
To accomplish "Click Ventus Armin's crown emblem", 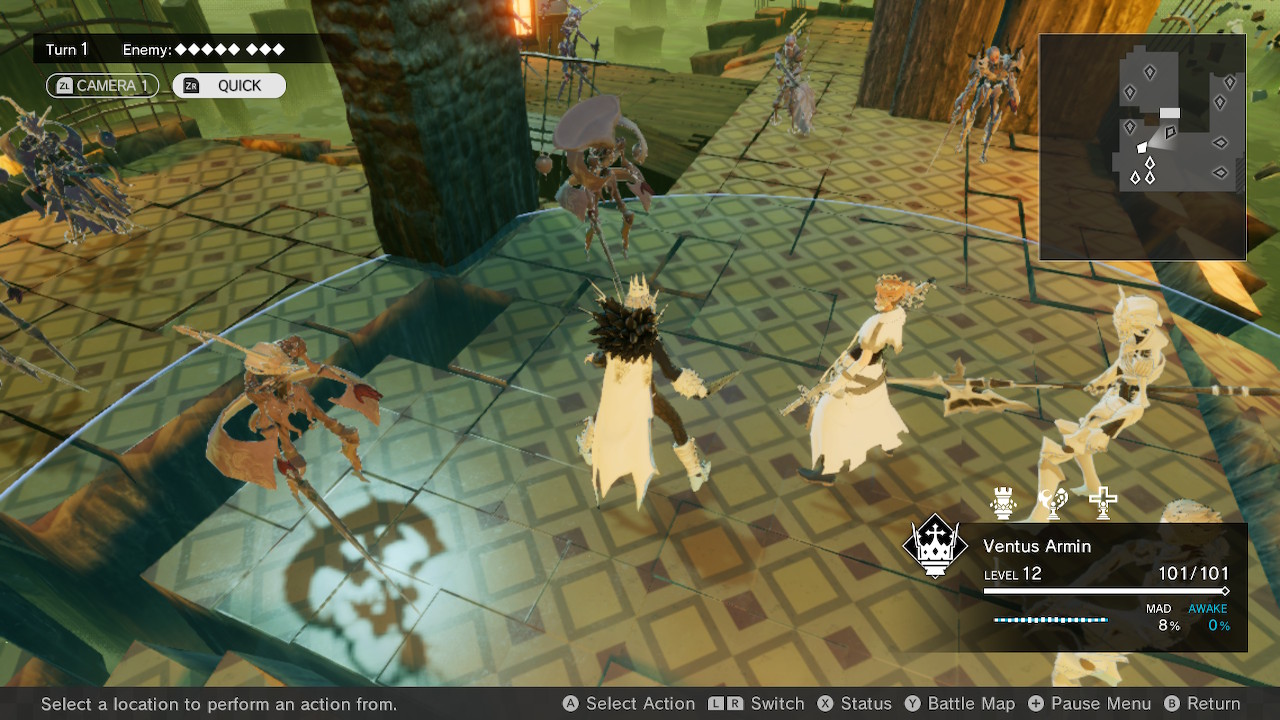I will coord(935,546).
